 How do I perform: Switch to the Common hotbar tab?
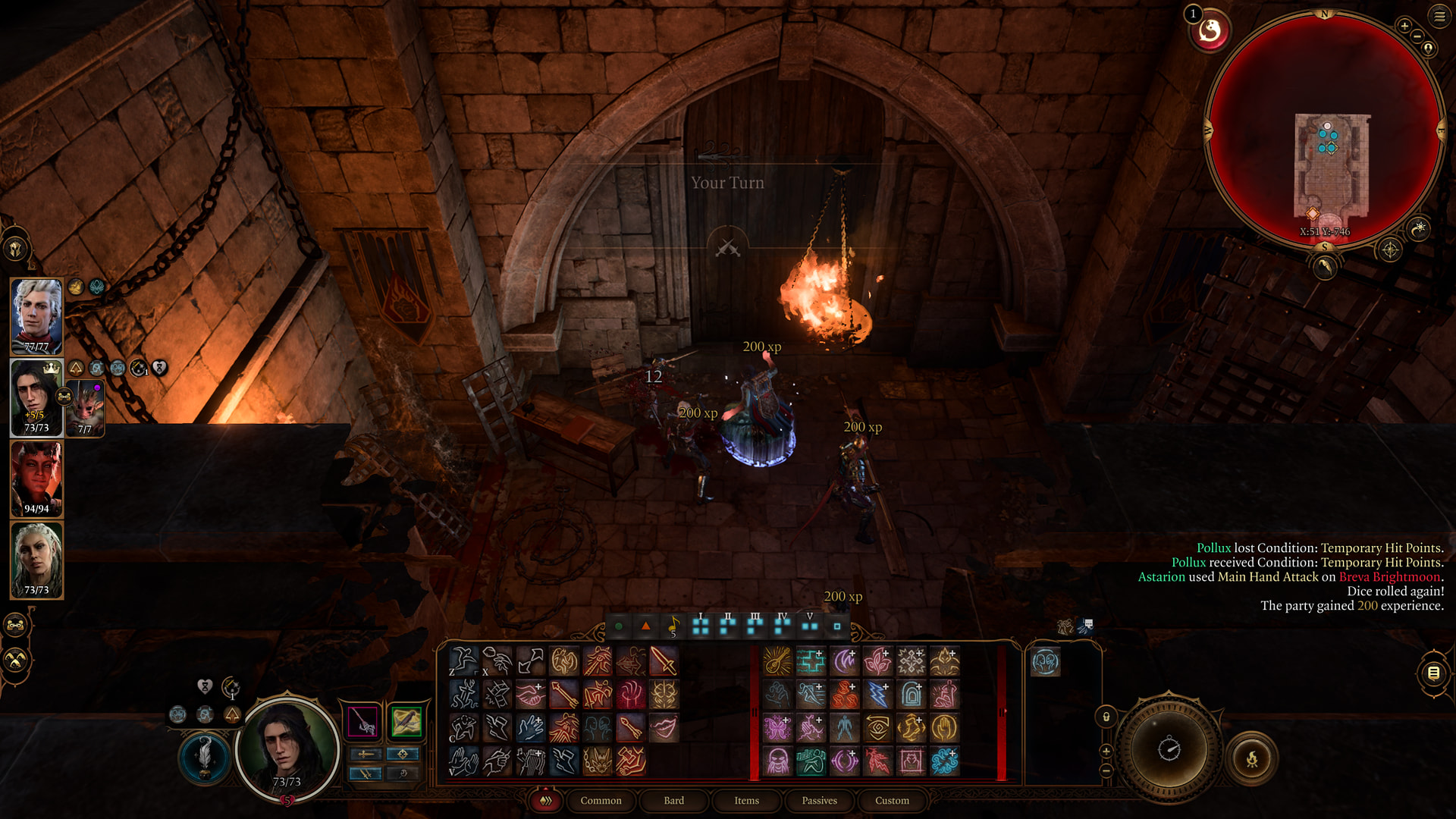tap(601, 801)
